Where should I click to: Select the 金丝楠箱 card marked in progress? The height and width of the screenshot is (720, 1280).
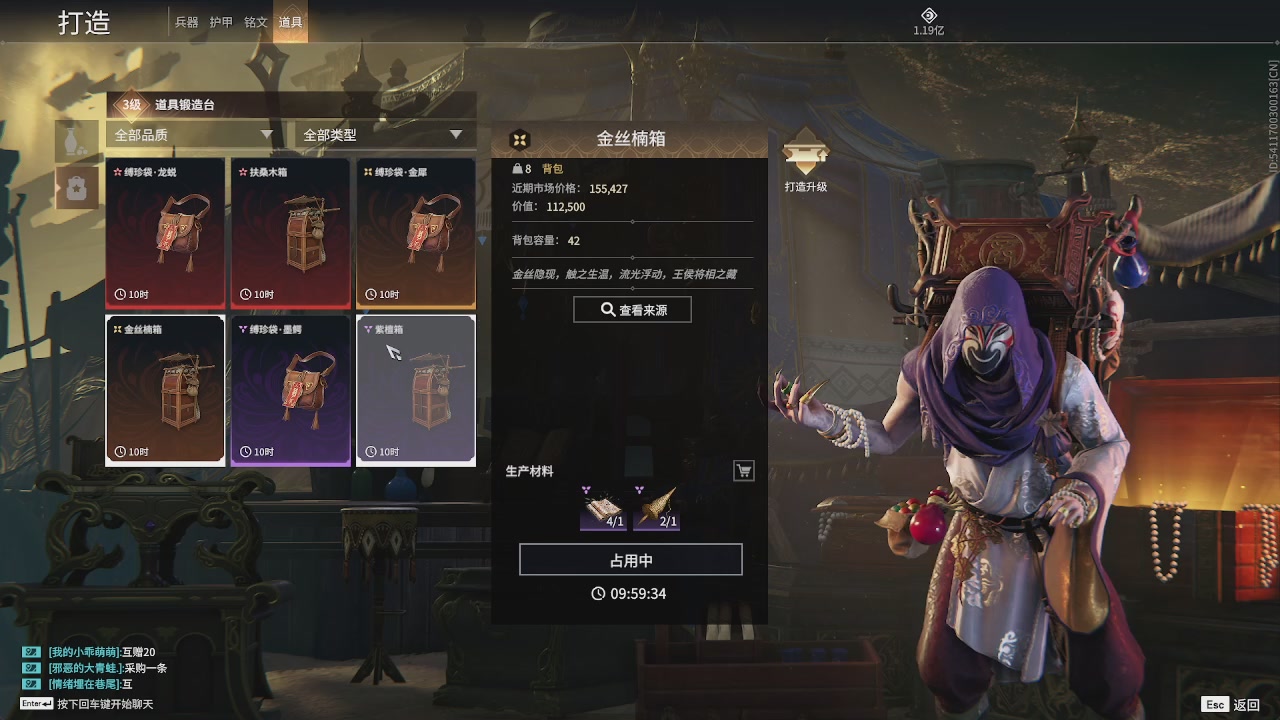pyautogui.click(x=165, y=389)
